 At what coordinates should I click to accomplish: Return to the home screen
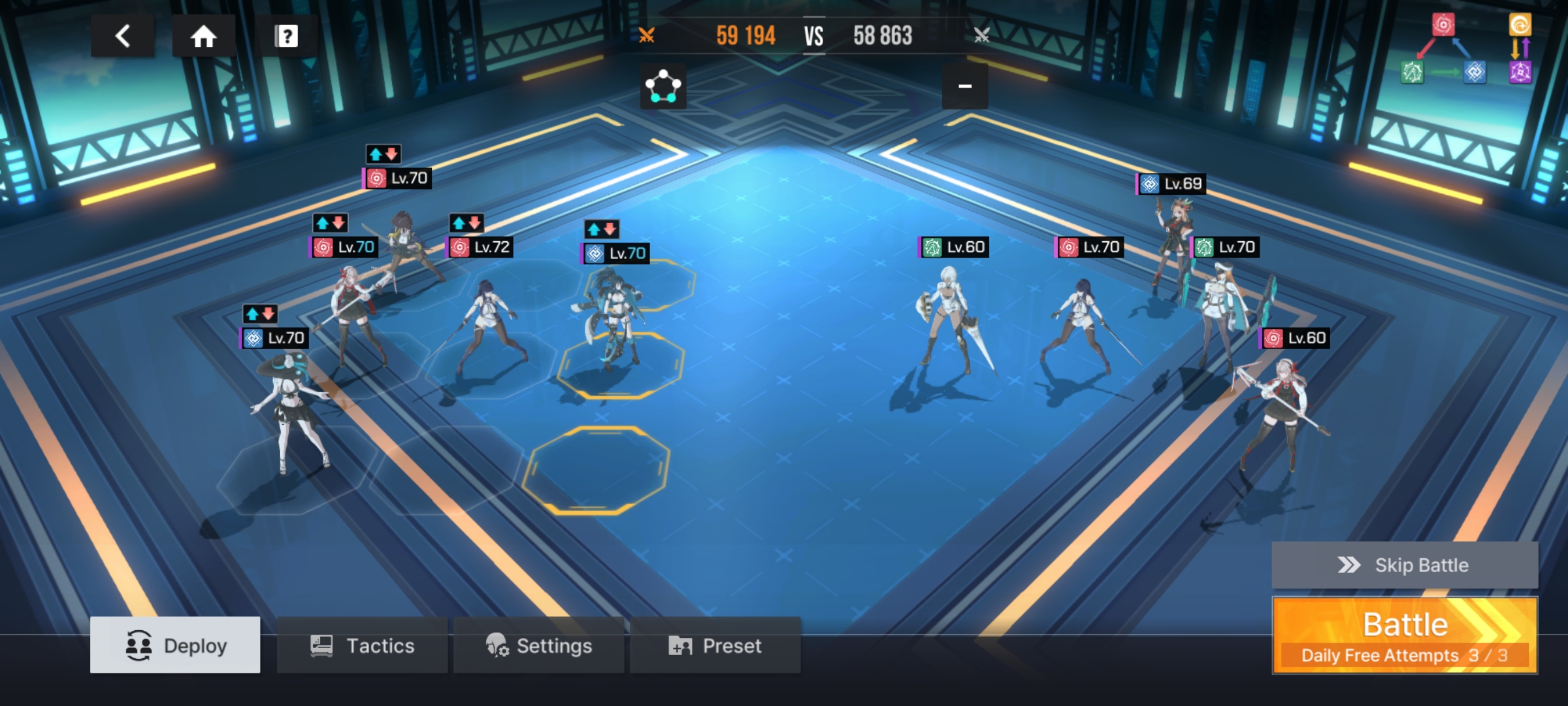tap(203, 36)
